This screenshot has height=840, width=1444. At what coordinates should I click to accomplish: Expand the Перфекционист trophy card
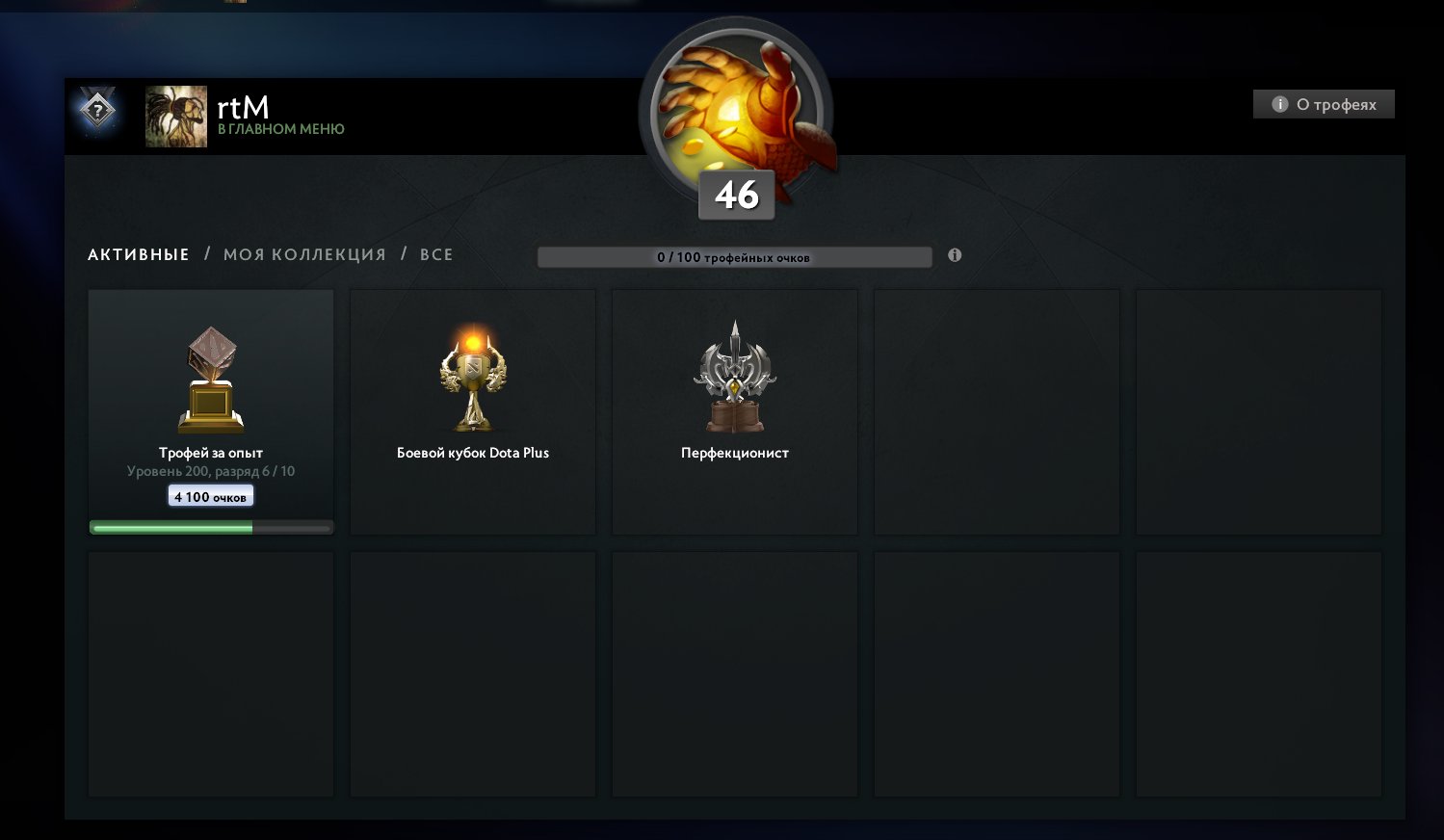(x=734, y=412)
